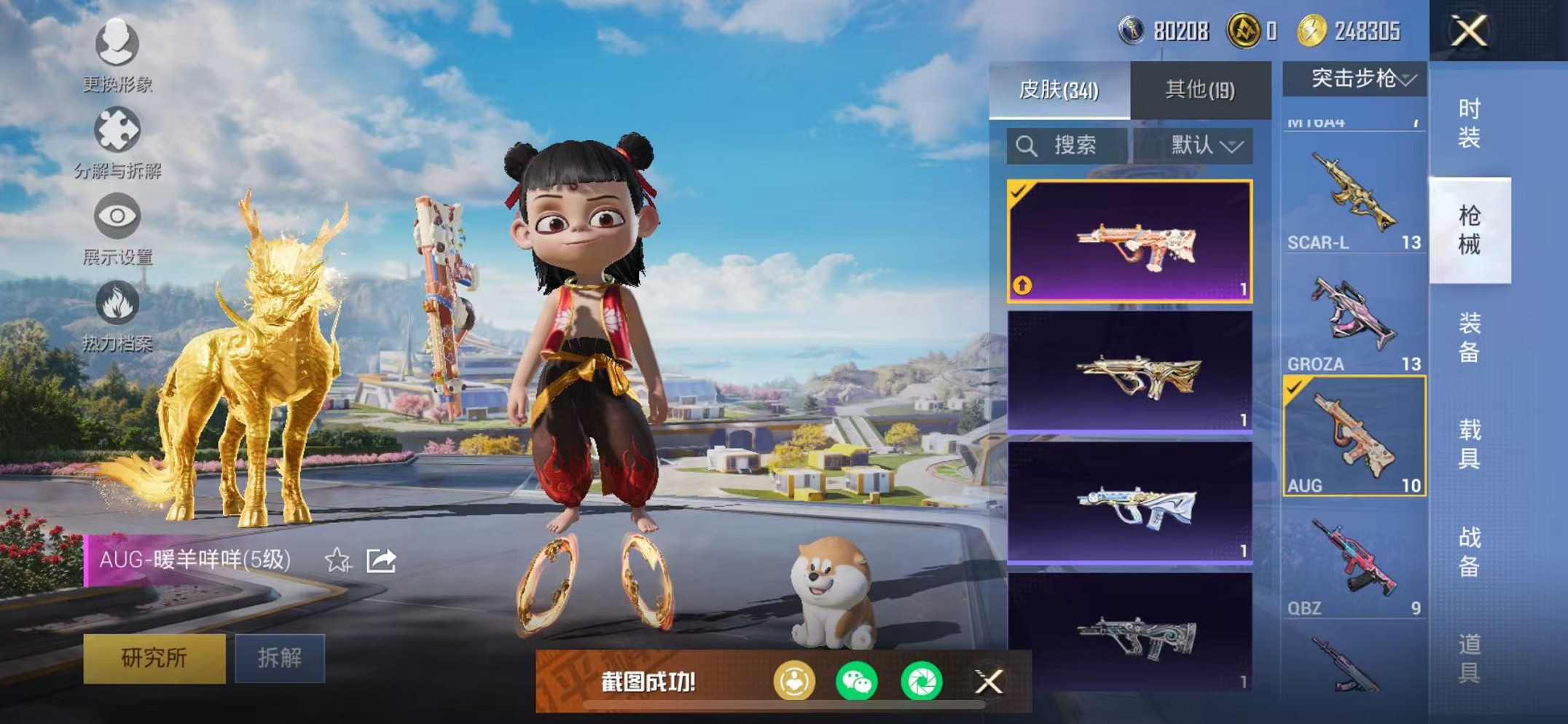1568x724 pixels.
Task: Select the SCAR-L weapon entry
Action: click(1354, 197)
